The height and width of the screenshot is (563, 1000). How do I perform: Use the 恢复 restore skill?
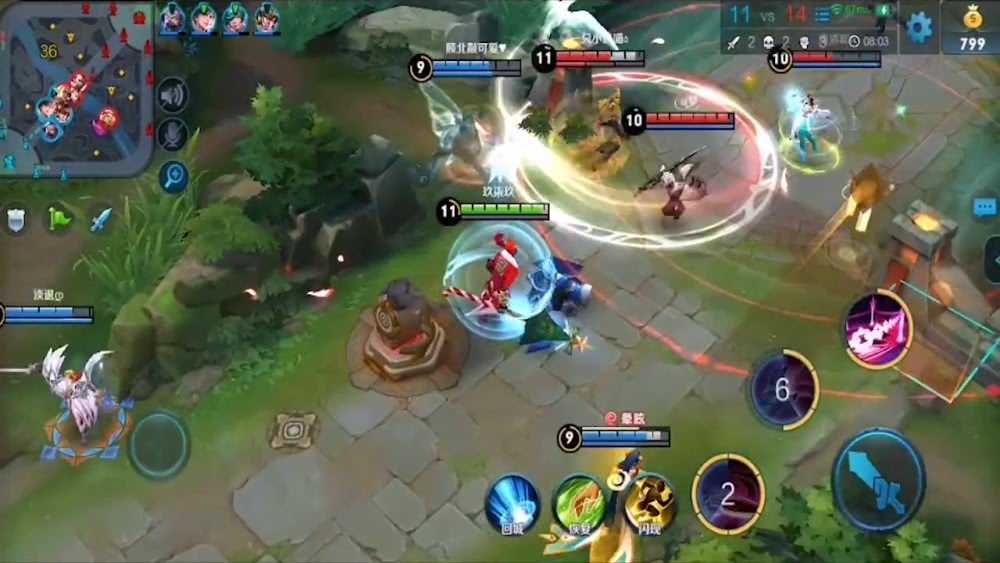[580, 503]
